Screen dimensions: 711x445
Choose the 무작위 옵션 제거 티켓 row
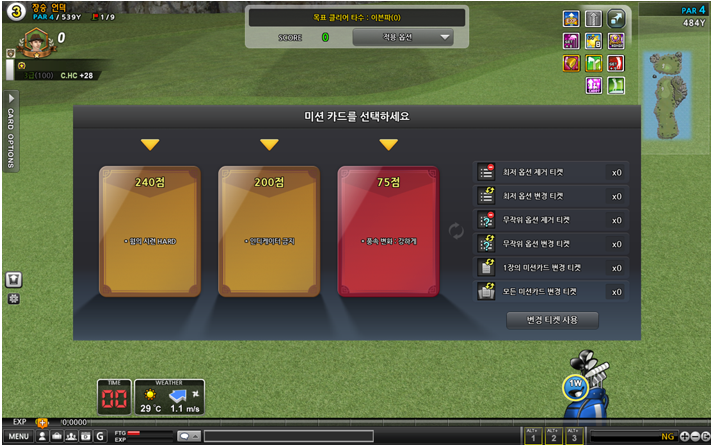550,220
